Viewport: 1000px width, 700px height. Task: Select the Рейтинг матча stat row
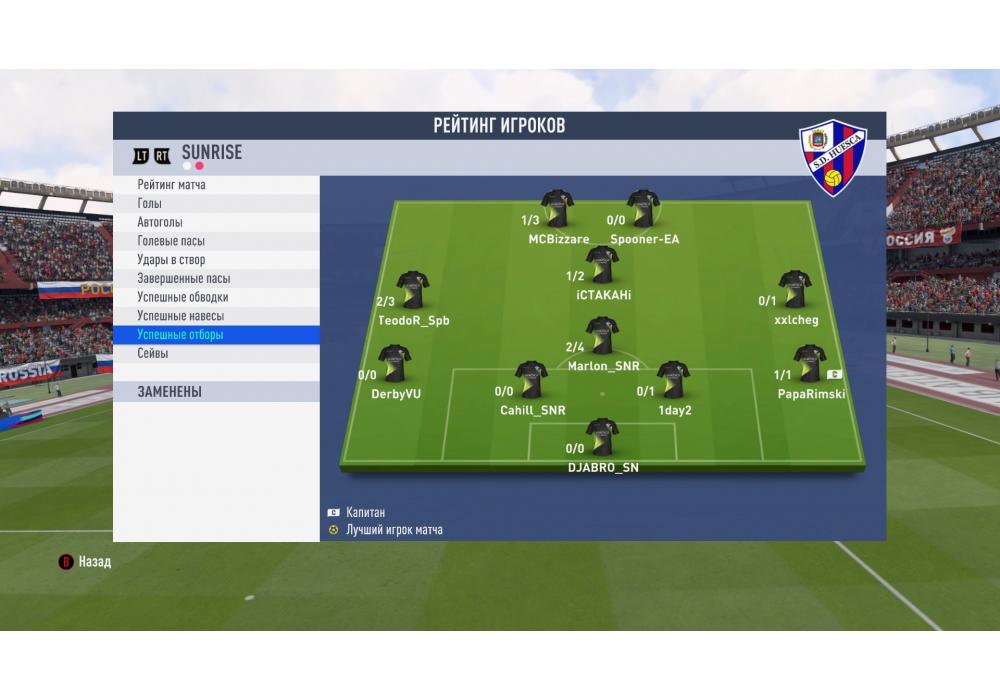[x=216, y=185]
